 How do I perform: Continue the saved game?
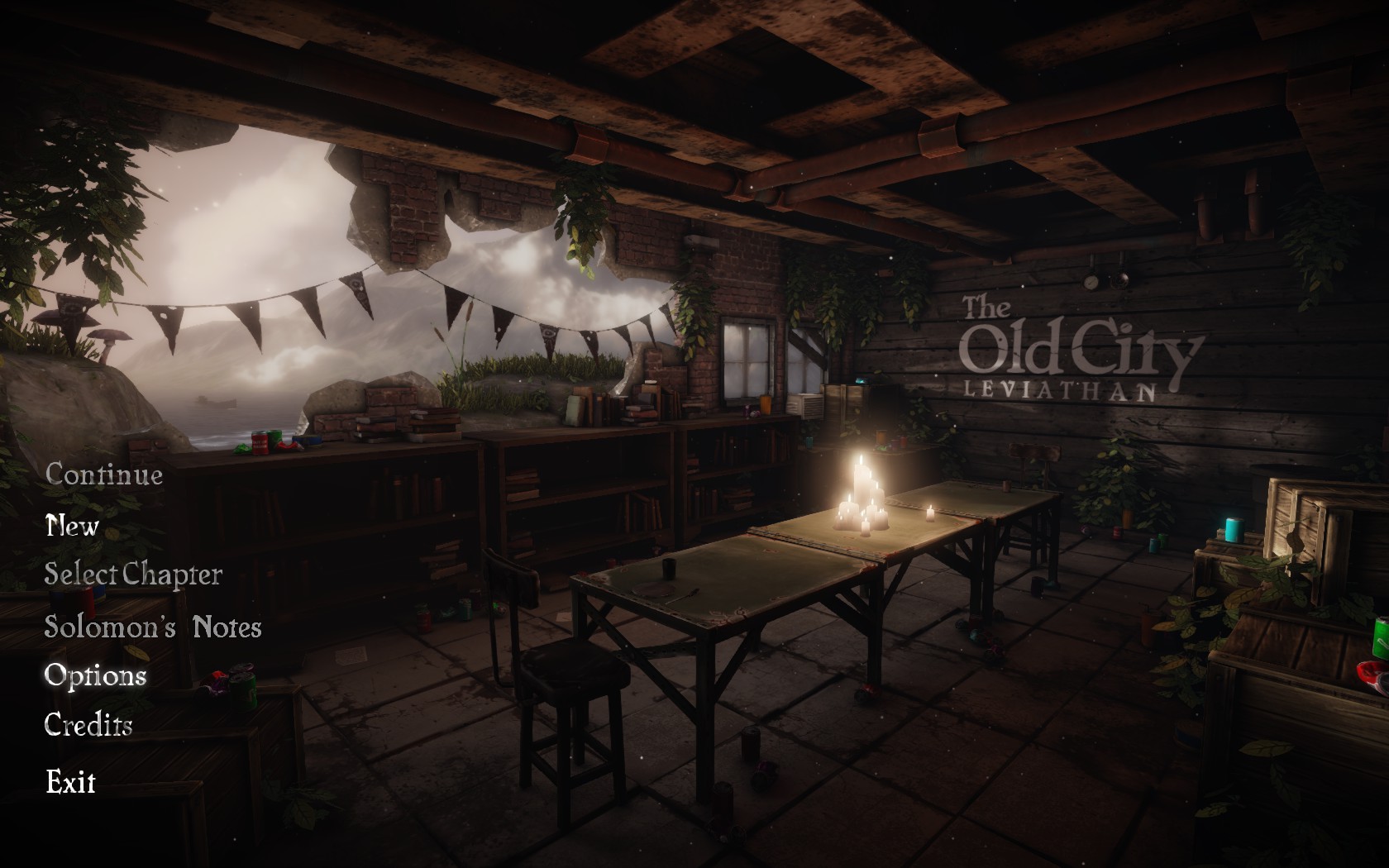(104, 475)
